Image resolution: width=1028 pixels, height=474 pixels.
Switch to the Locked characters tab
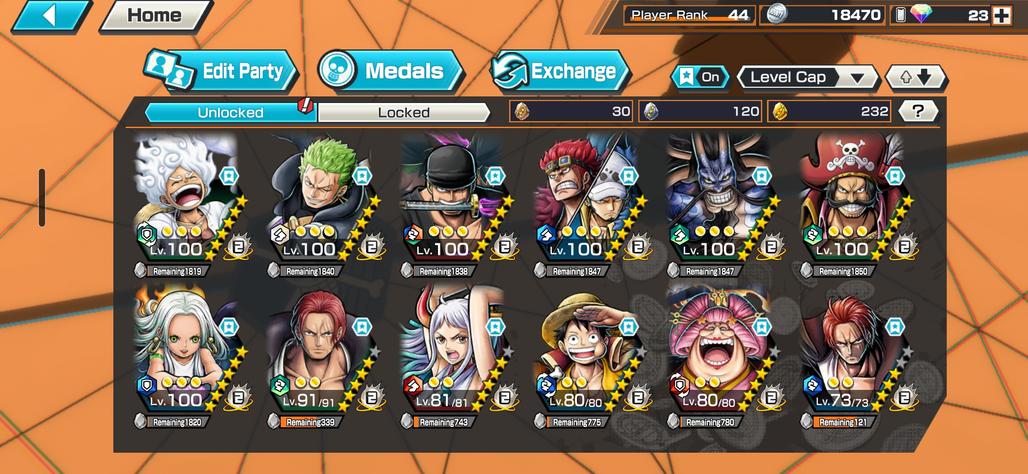[403, 112]
